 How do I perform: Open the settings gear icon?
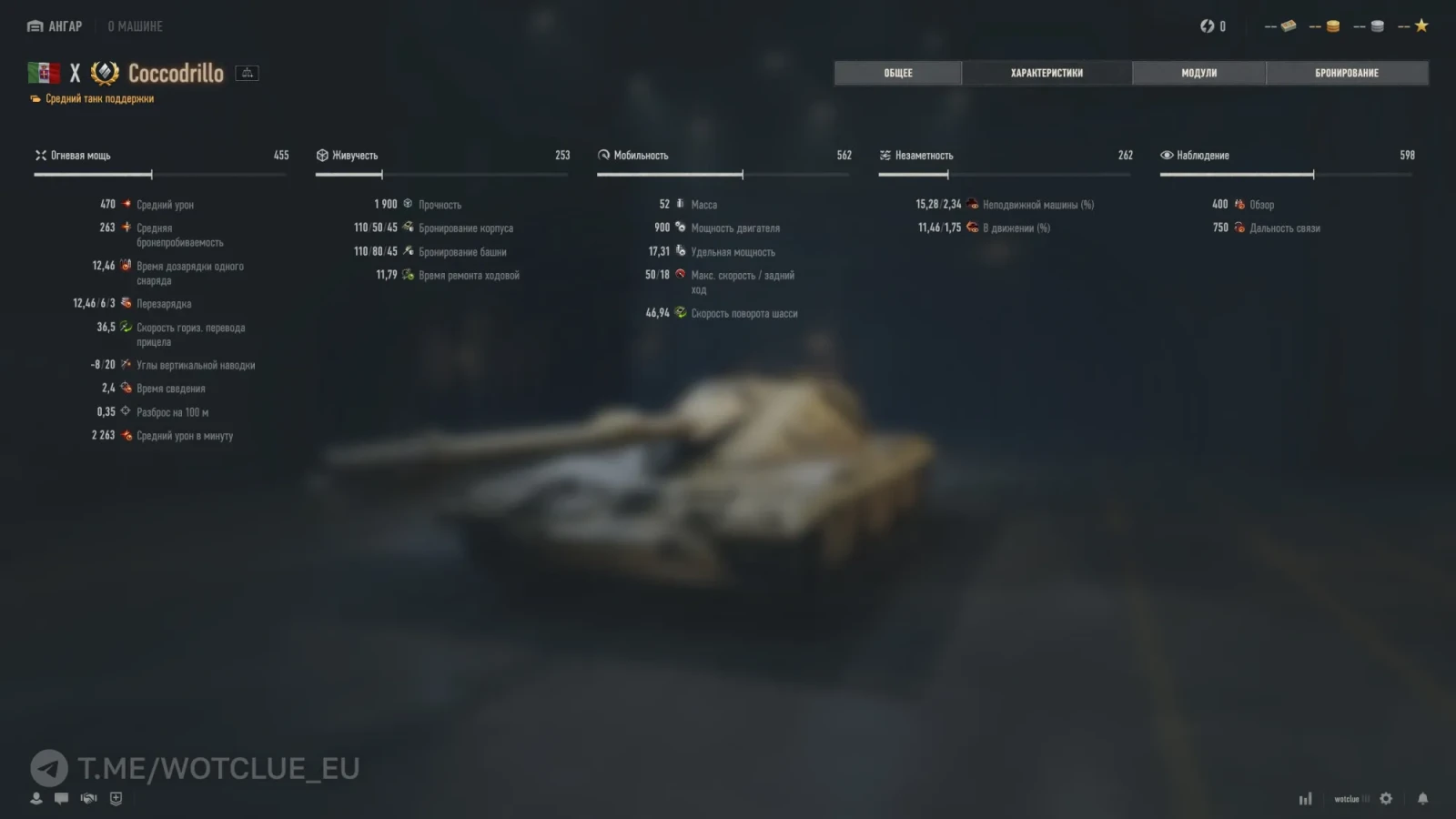point(1386,798)
